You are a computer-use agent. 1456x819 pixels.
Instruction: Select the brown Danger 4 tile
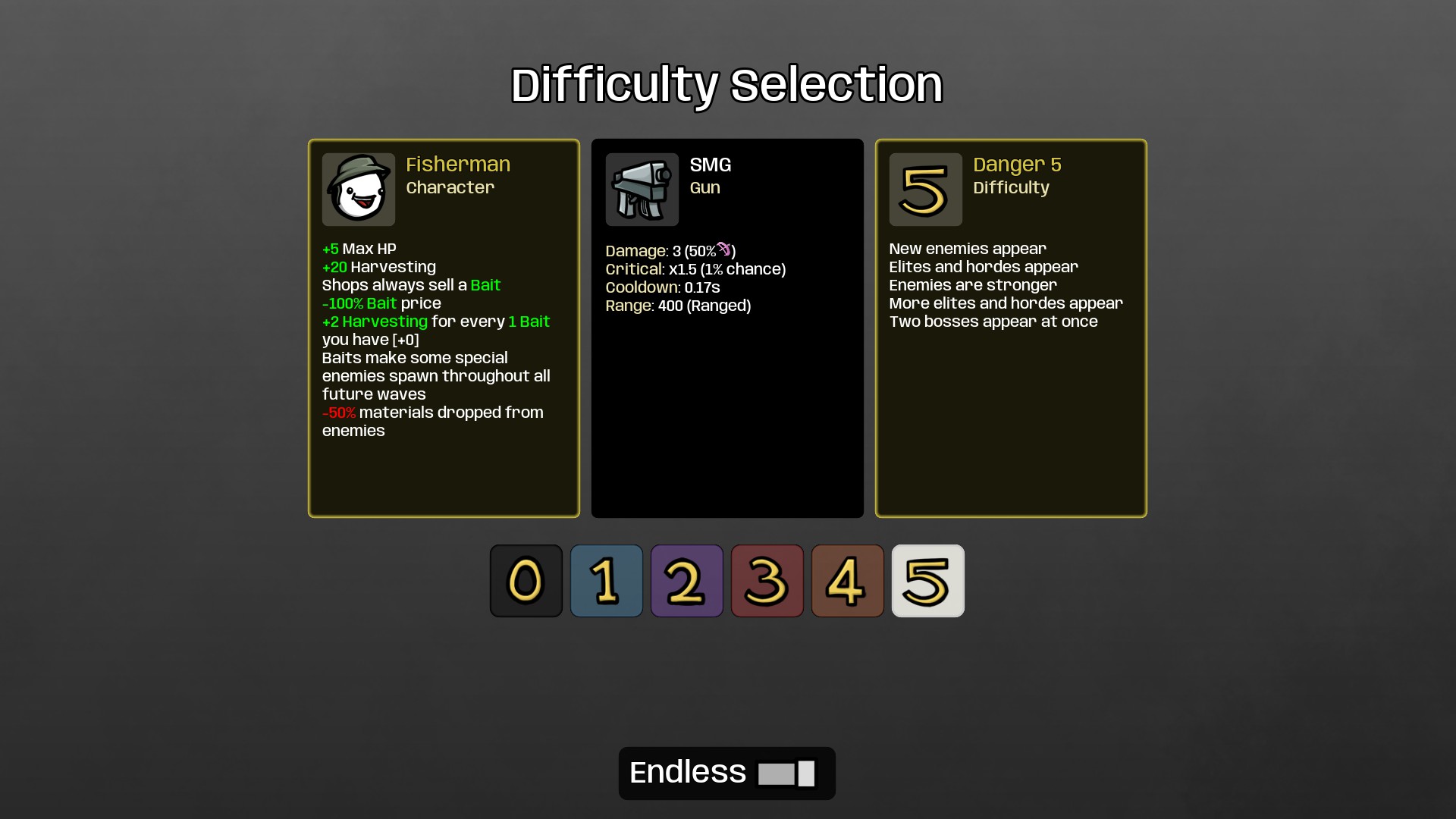point(847,581)
